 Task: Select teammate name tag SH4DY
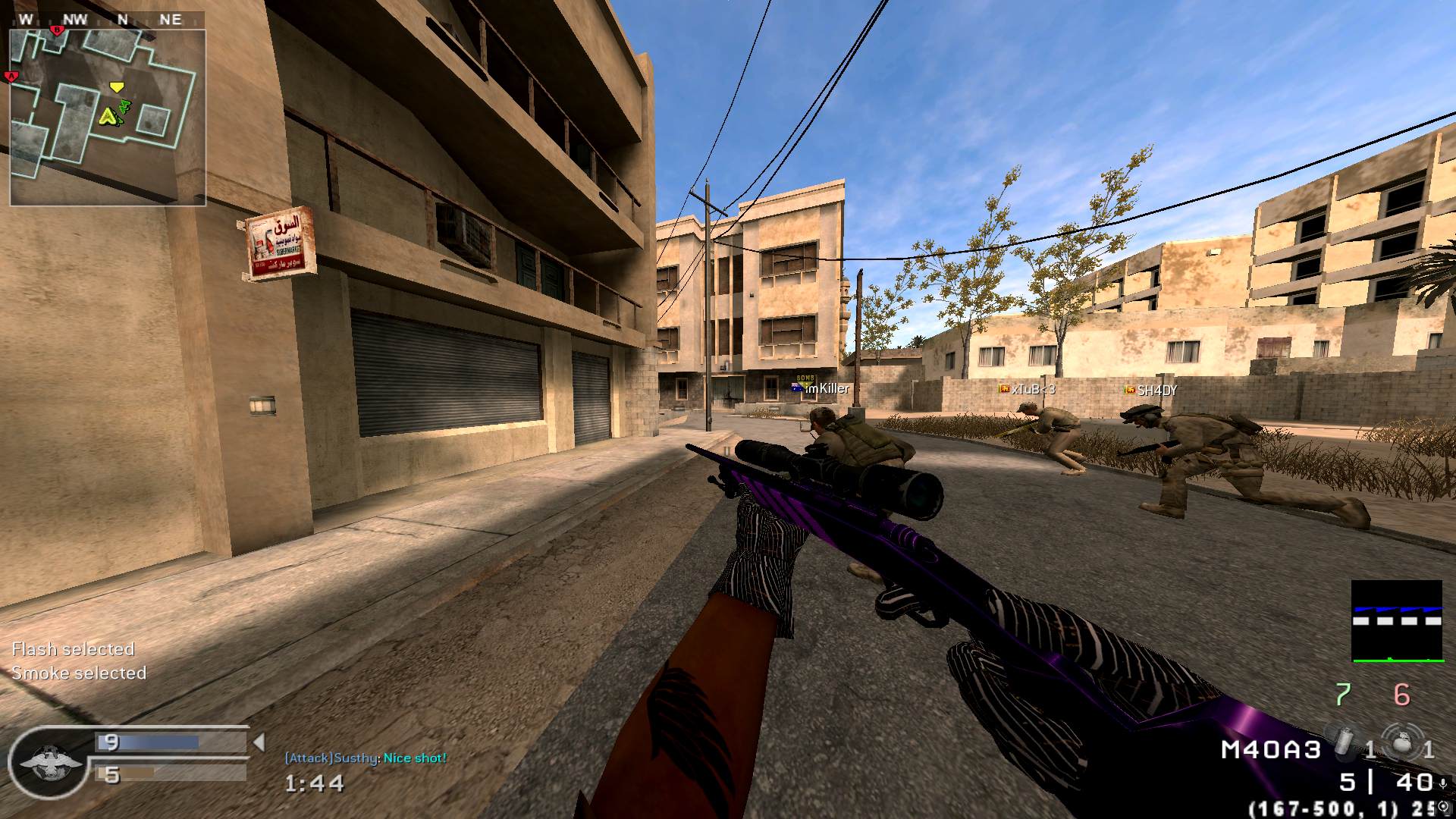click(1156, 391)
